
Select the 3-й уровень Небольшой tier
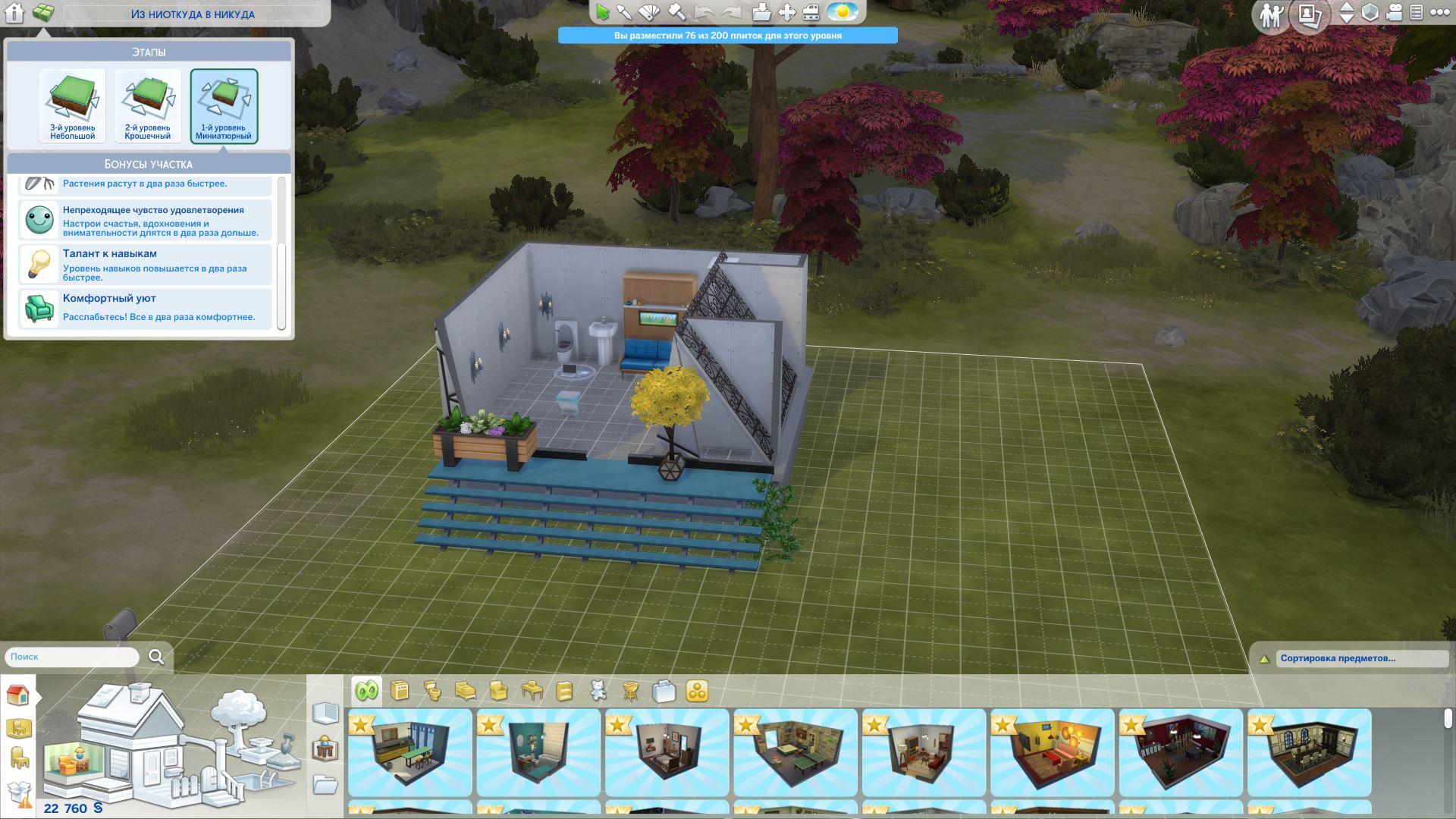pos(73,105)
